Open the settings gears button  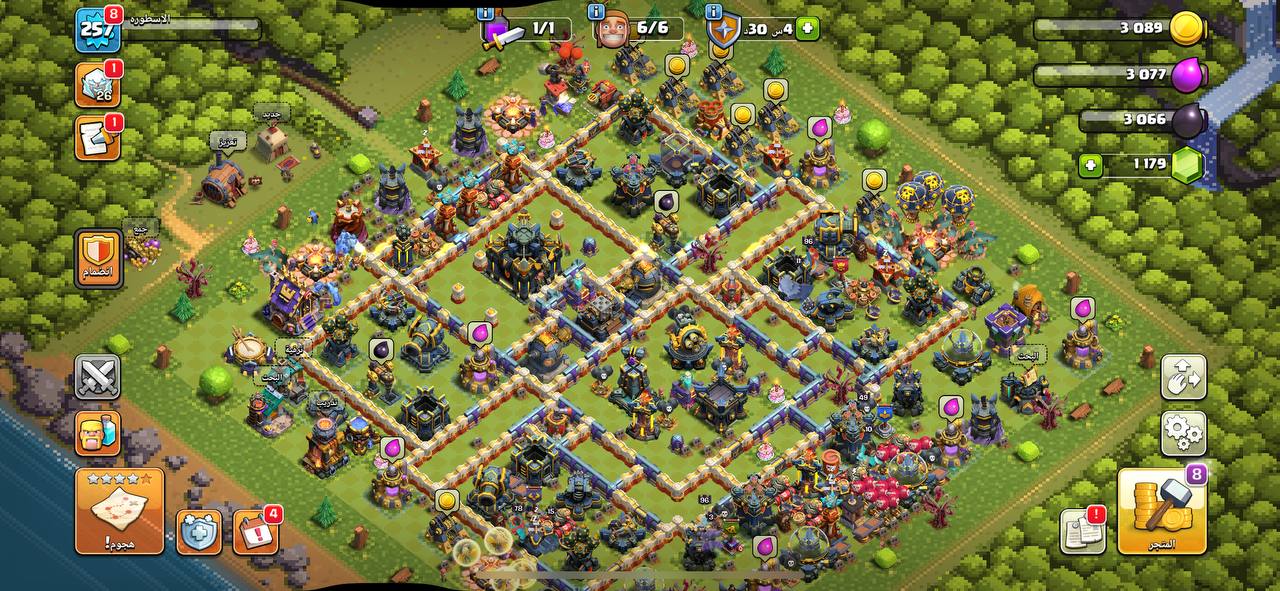pos(1184,432)
